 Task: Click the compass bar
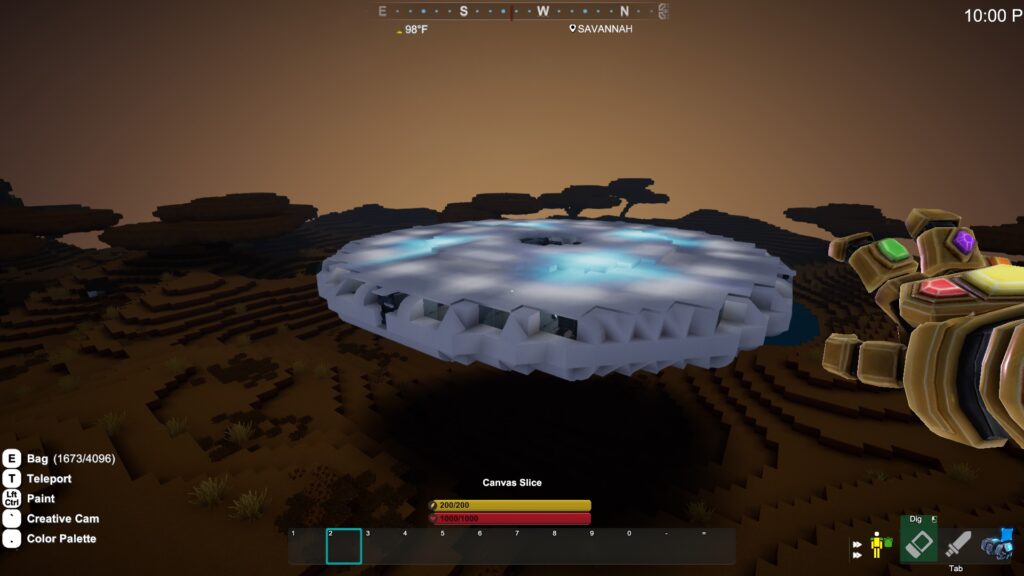[x=522, y=12]
